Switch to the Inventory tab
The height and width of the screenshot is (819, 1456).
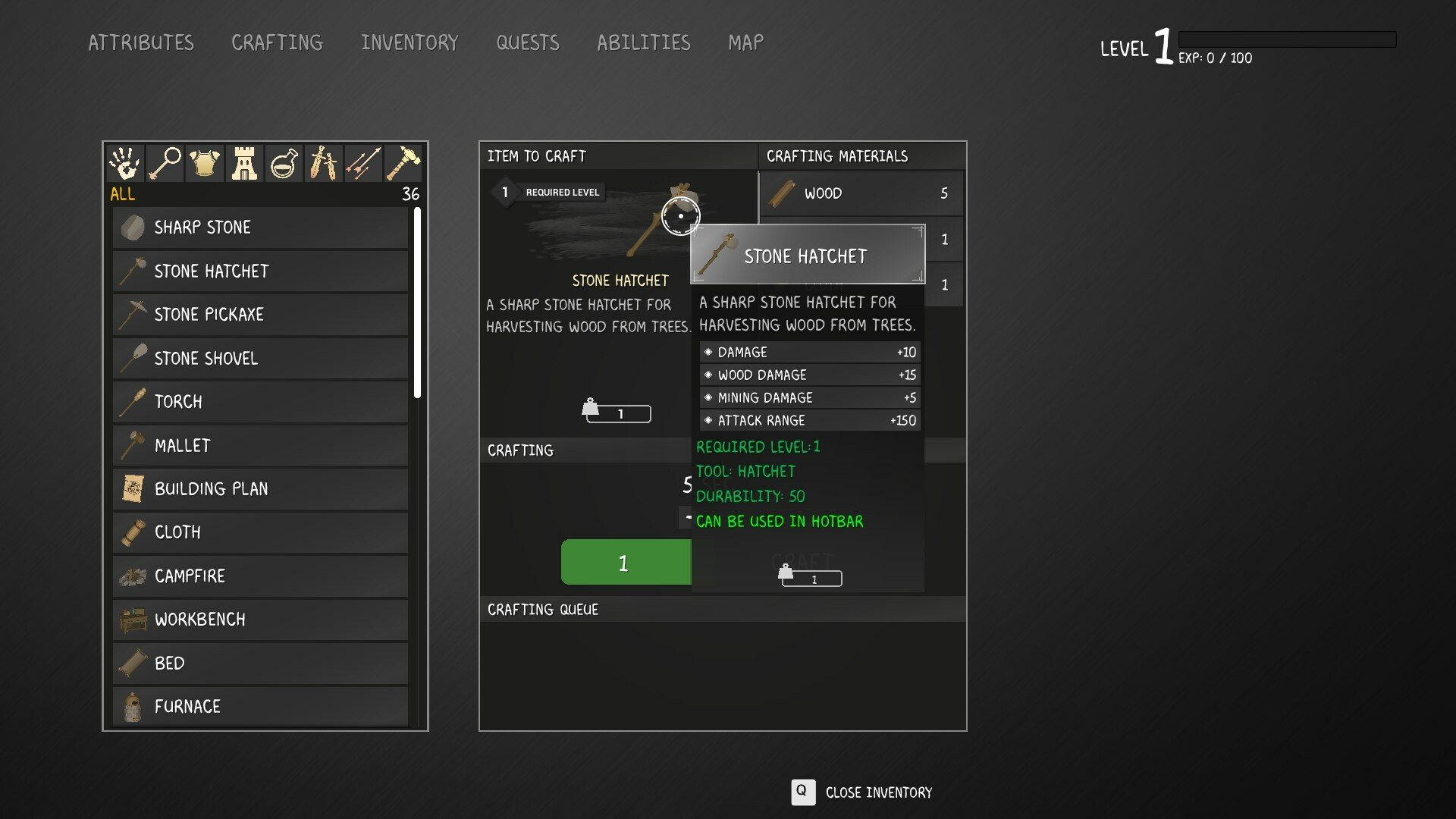pyautogui.click(x=409, y=42)
